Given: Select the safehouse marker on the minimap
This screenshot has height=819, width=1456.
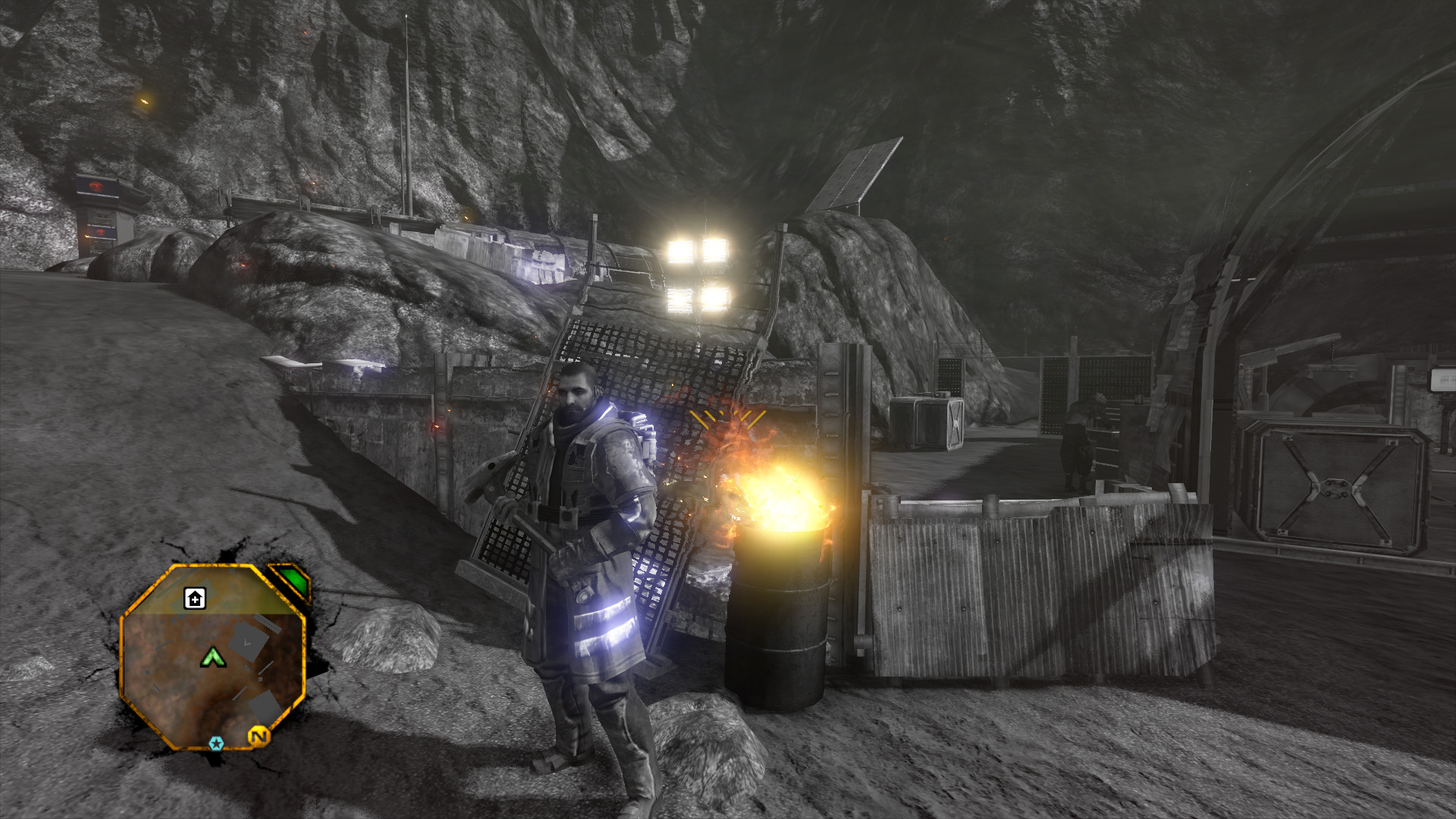Looking at the screenshot, I should click(195, 599).
